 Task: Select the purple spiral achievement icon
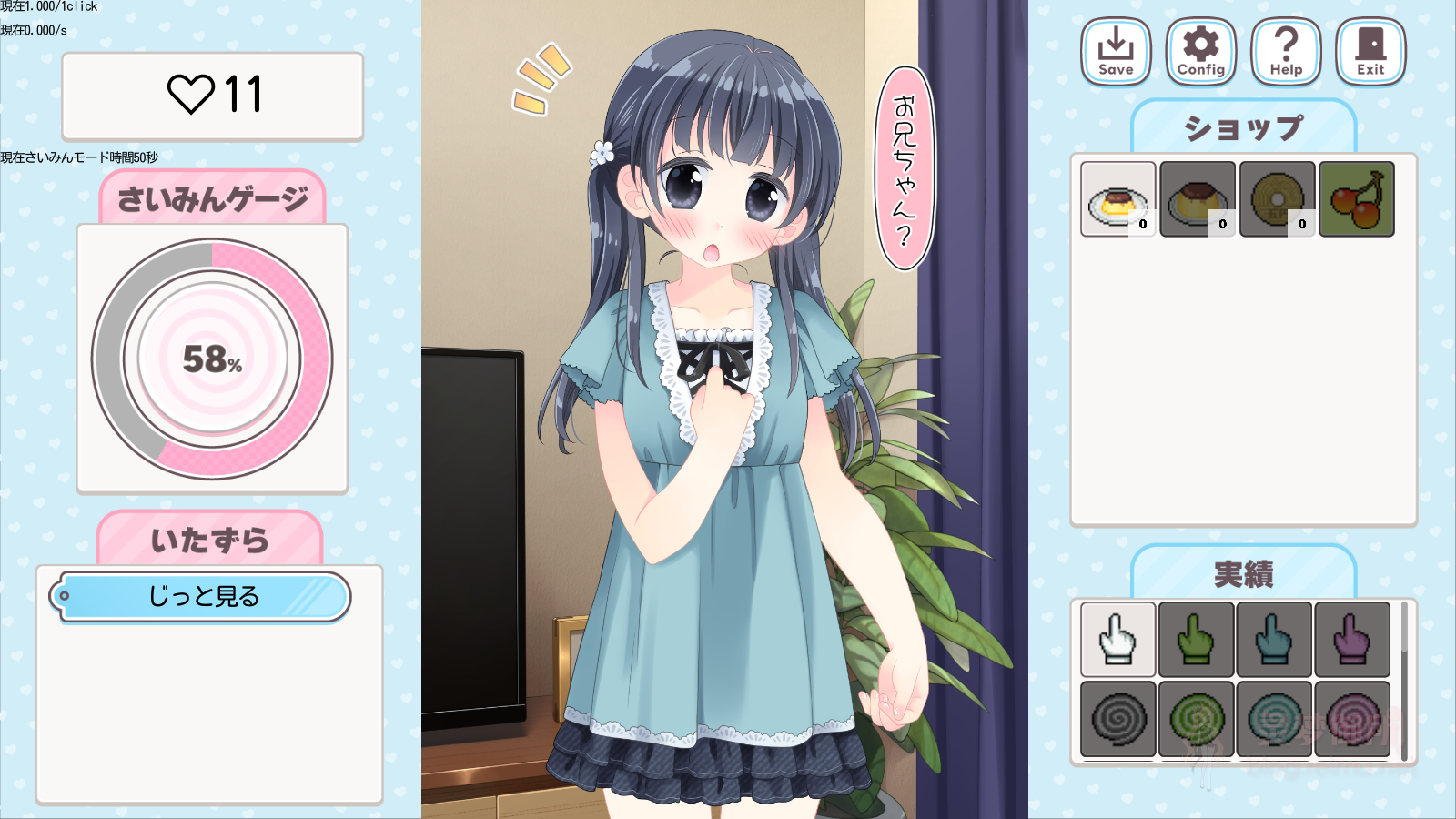pos(1352,718)
